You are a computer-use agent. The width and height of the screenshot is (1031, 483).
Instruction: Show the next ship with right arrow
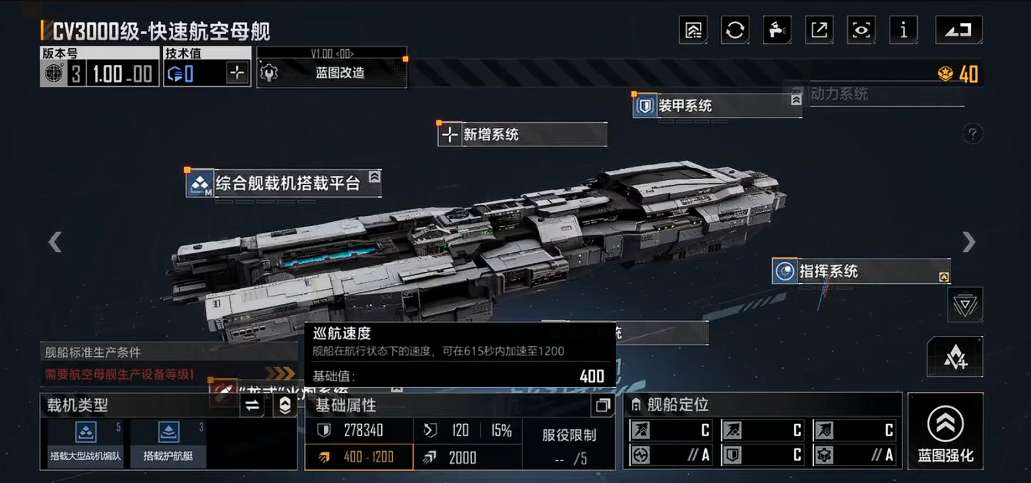[968, 241]
